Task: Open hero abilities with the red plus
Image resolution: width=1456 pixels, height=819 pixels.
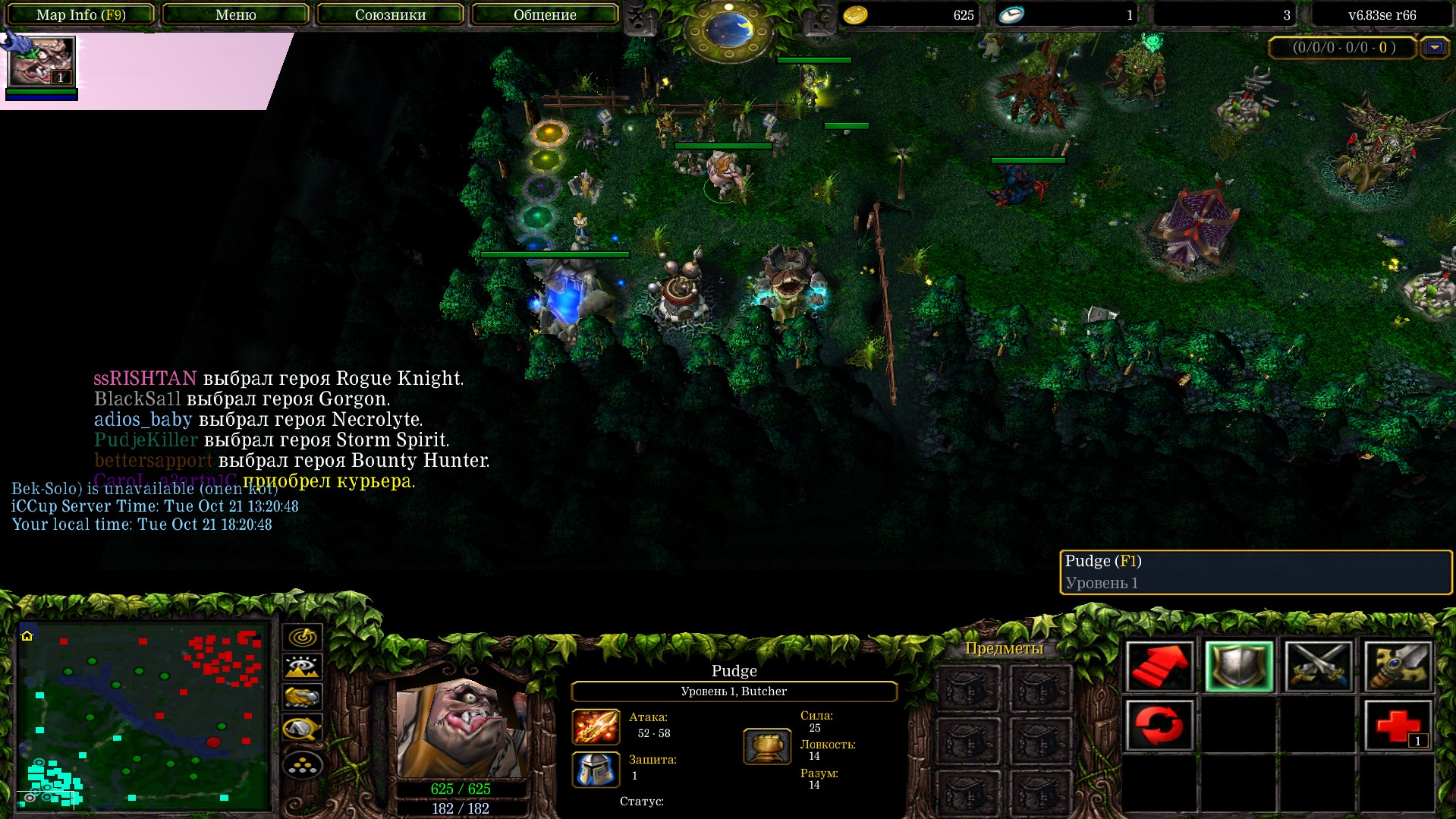Action: [1398, 725]
